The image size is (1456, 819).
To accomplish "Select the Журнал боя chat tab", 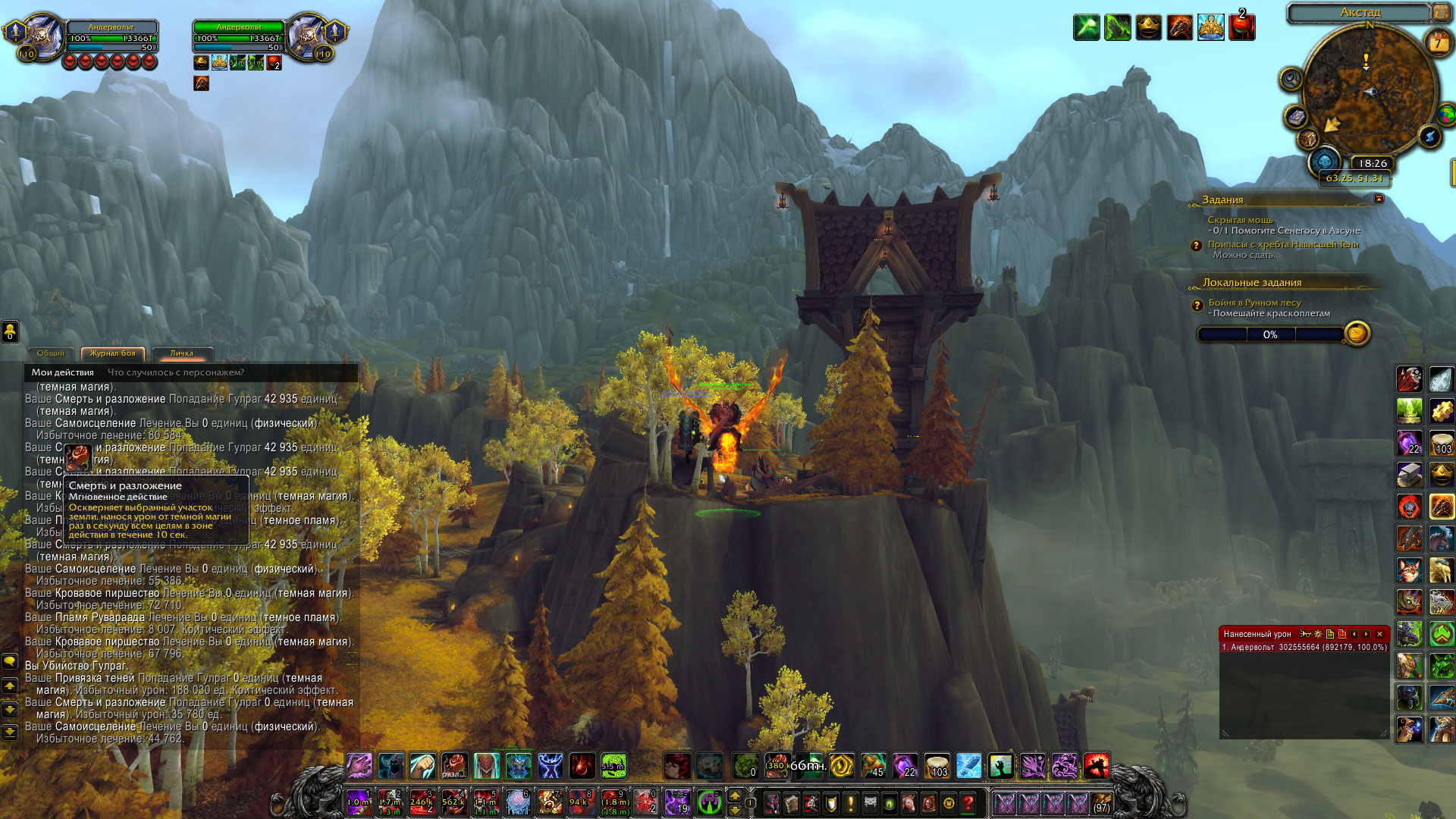I will 112,353.
